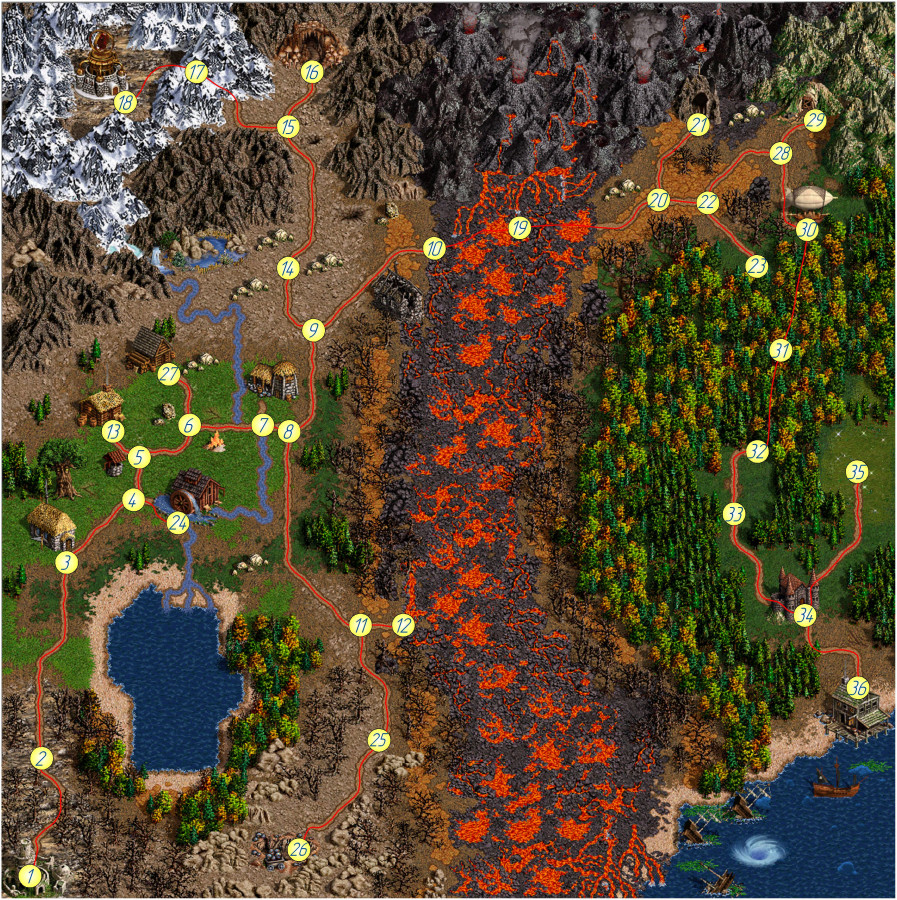This screenshot has height=900, width=897.
Task: Select map marker 29
Action: pos(815,120)
